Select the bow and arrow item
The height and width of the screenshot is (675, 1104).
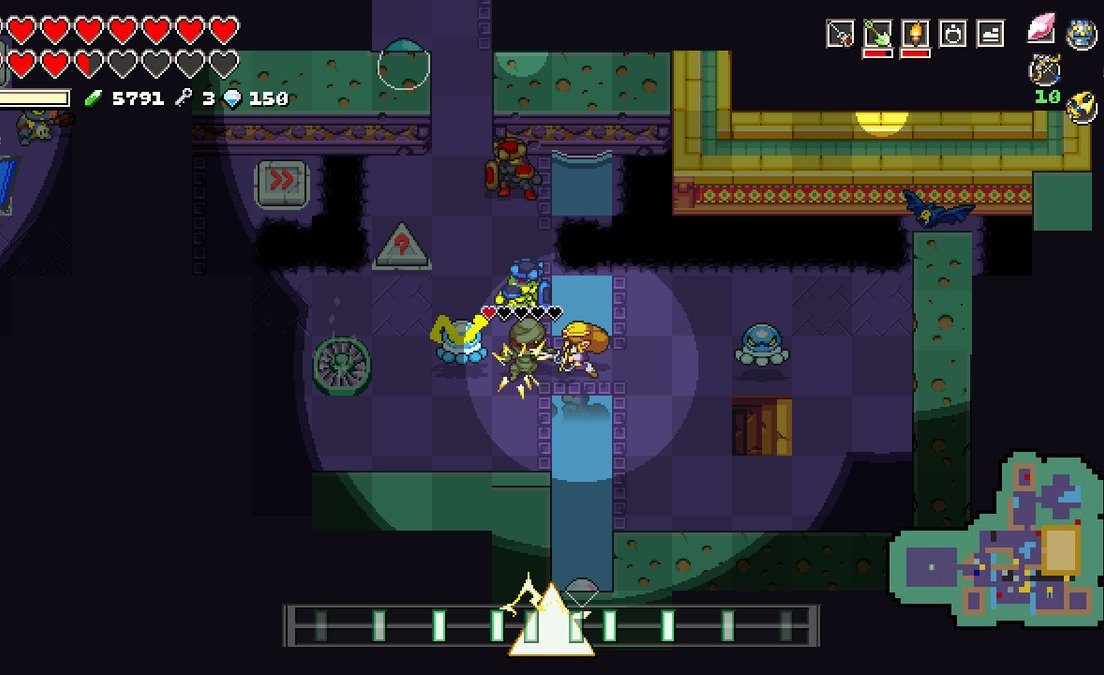[1046, 70]
